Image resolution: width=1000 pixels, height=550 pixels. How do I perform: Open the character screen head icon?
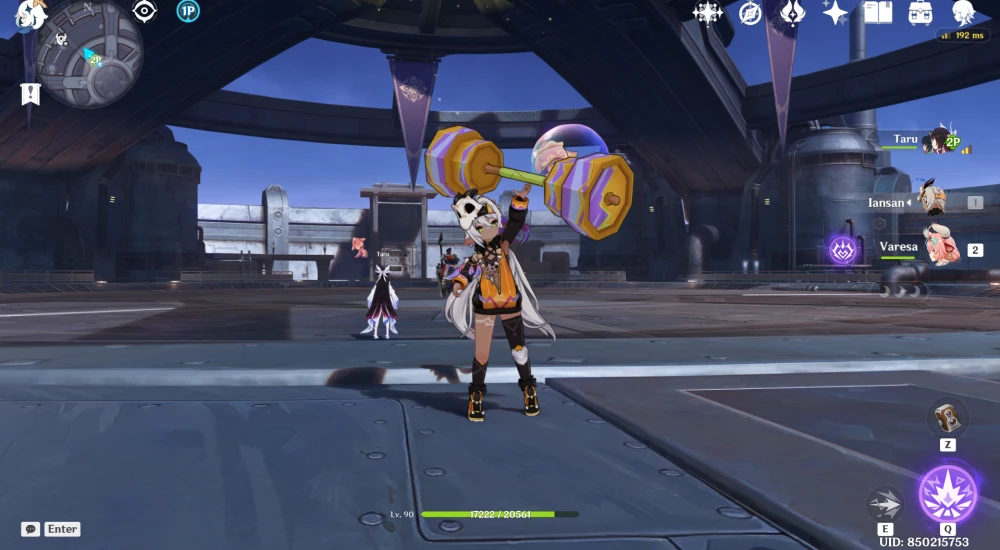click(964, 12)
